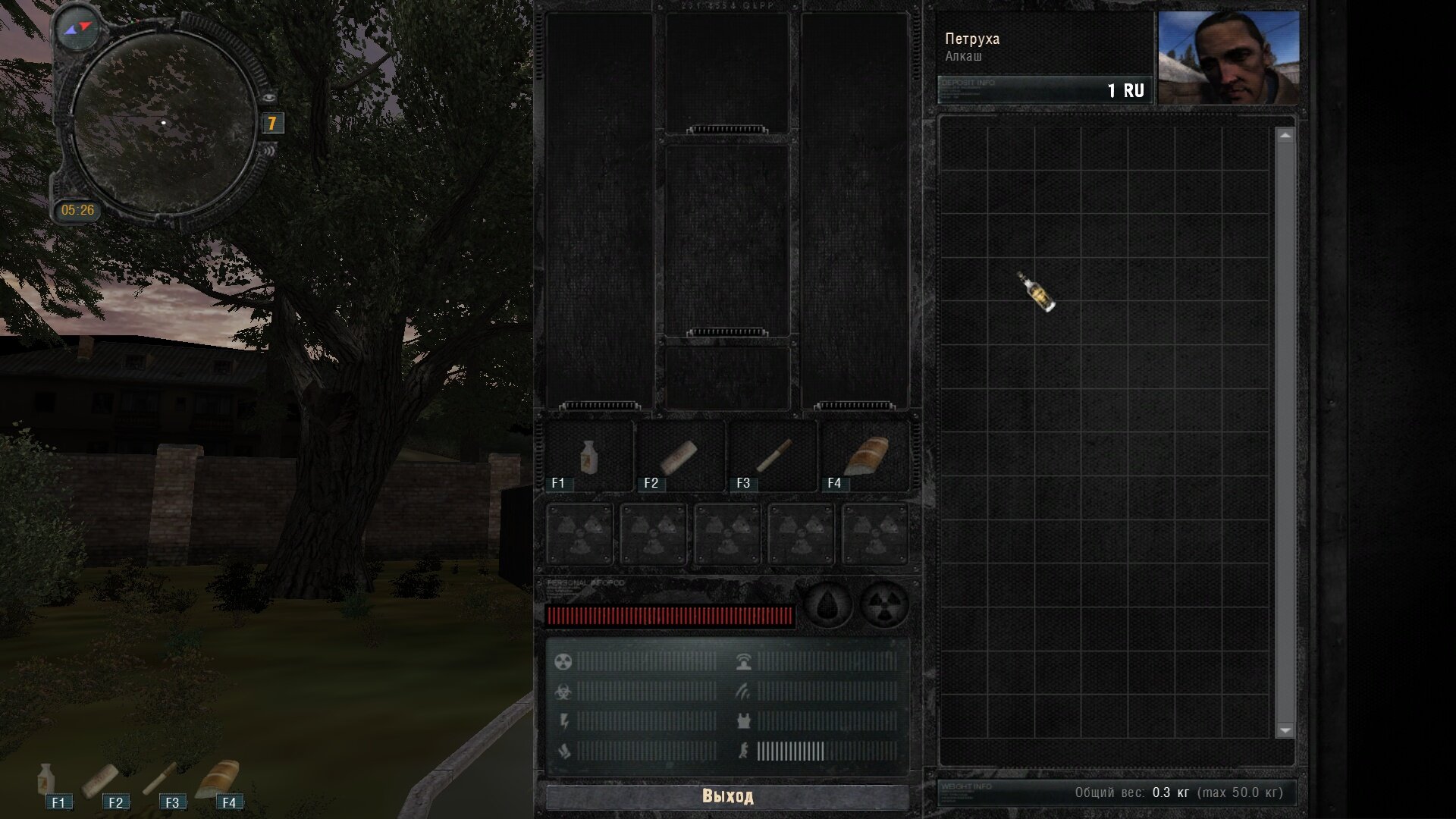Select the vodka bottle in the inventory grid

[1036, 292]
